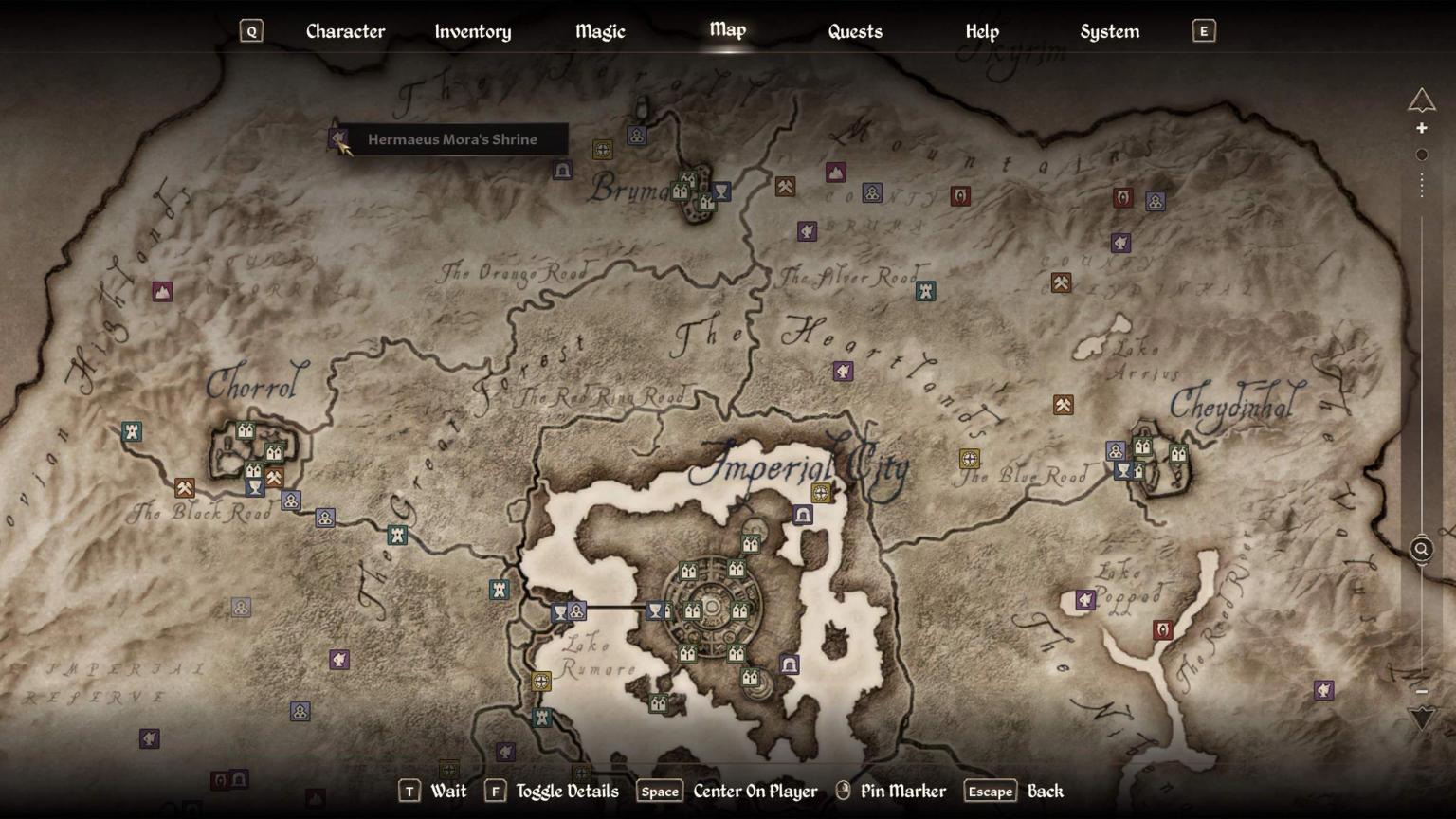Viewport: 1456px width, 819px height.
Task: Click the Bruma city gate marker
Action: [680, 191]
